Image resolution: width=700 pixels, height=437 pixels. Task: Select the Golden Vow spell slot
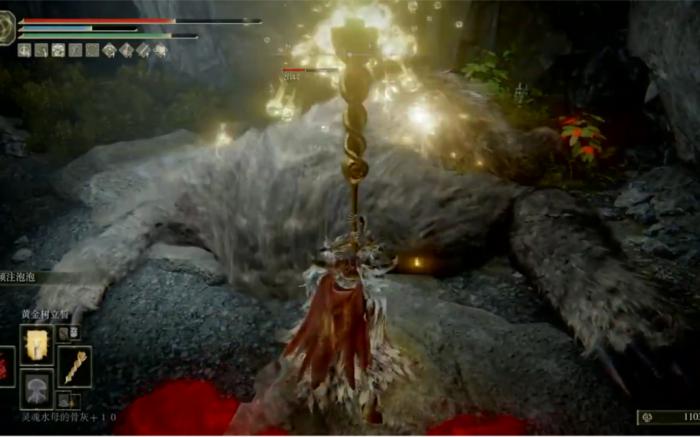tap(37, 344)
